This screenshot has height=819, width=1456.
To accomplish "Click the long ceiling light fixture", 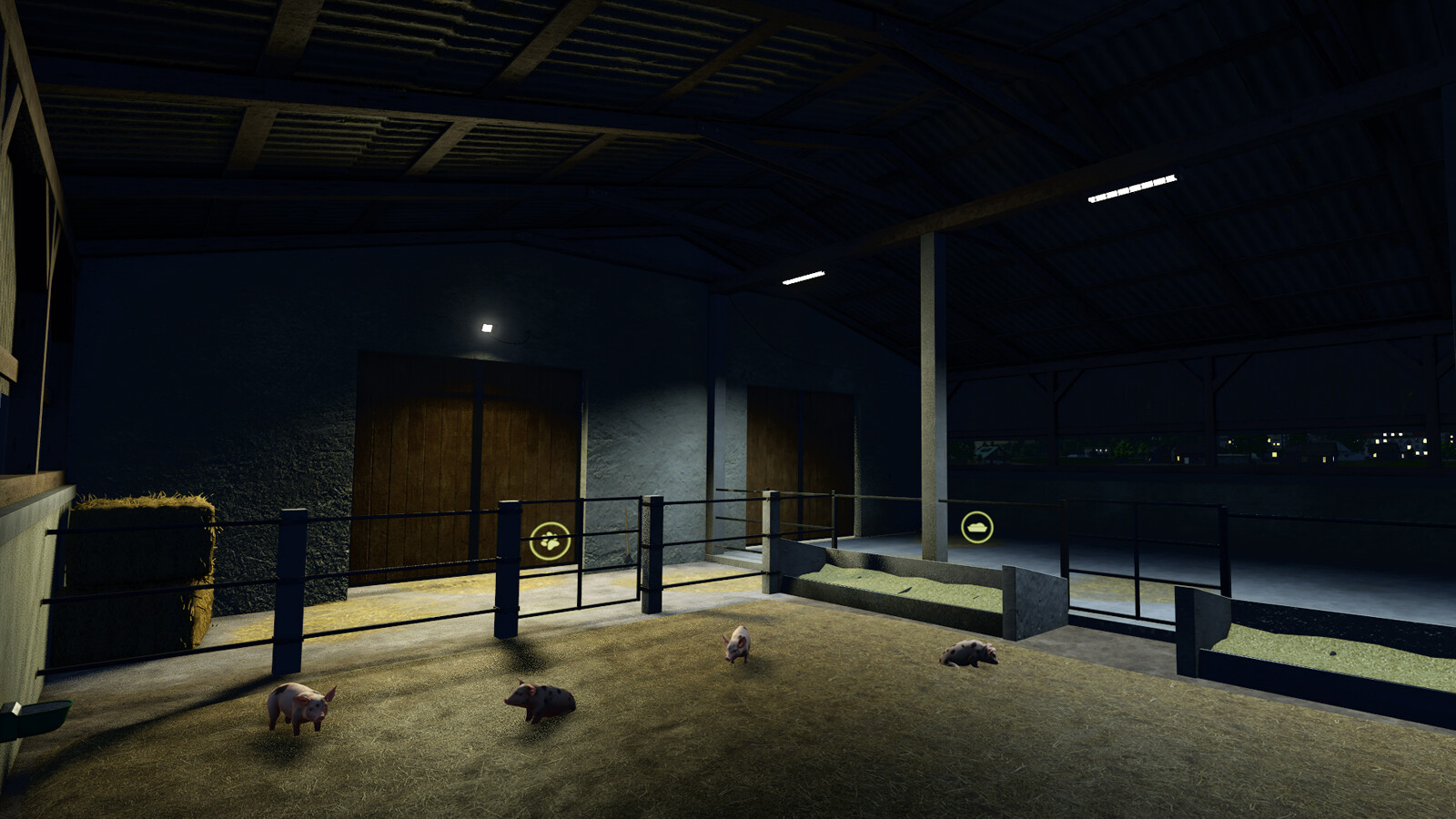I will point(1133,187).
